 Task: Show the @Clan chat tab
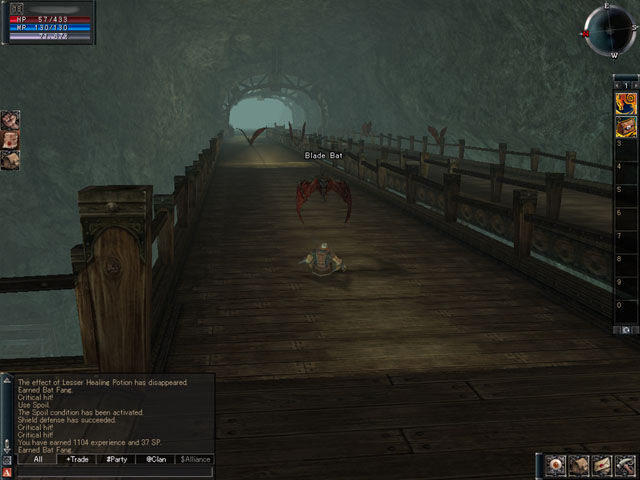point(155,459)
